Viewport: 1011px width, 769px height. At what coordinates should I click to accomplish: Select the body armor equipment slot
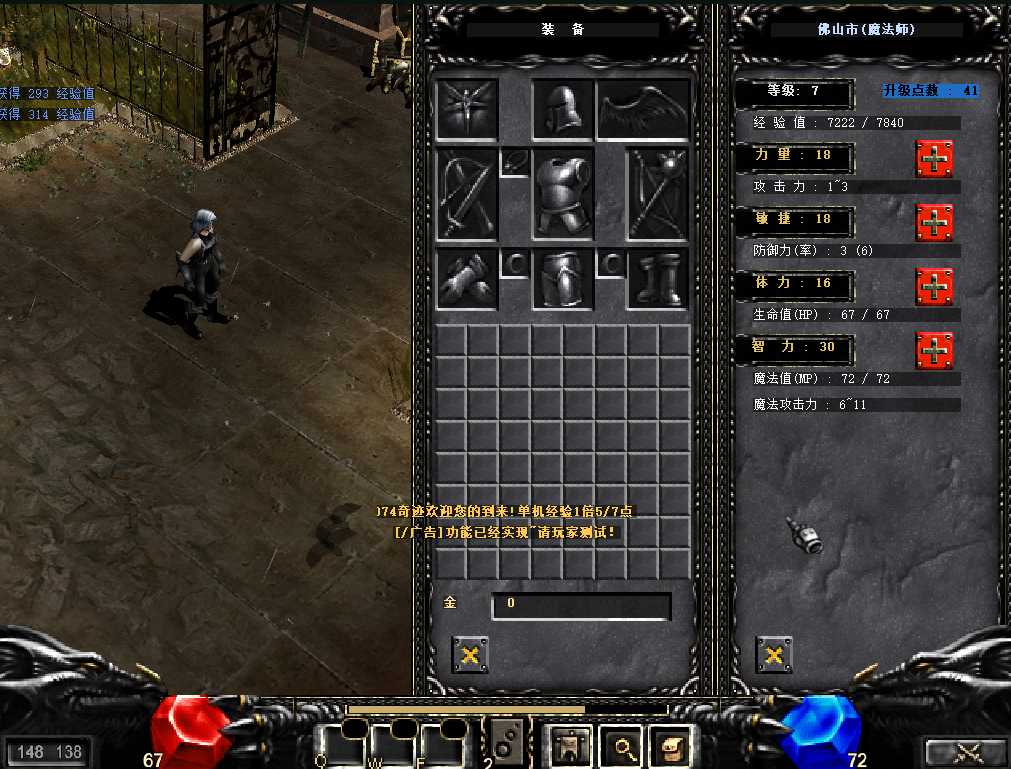[563, 194]
